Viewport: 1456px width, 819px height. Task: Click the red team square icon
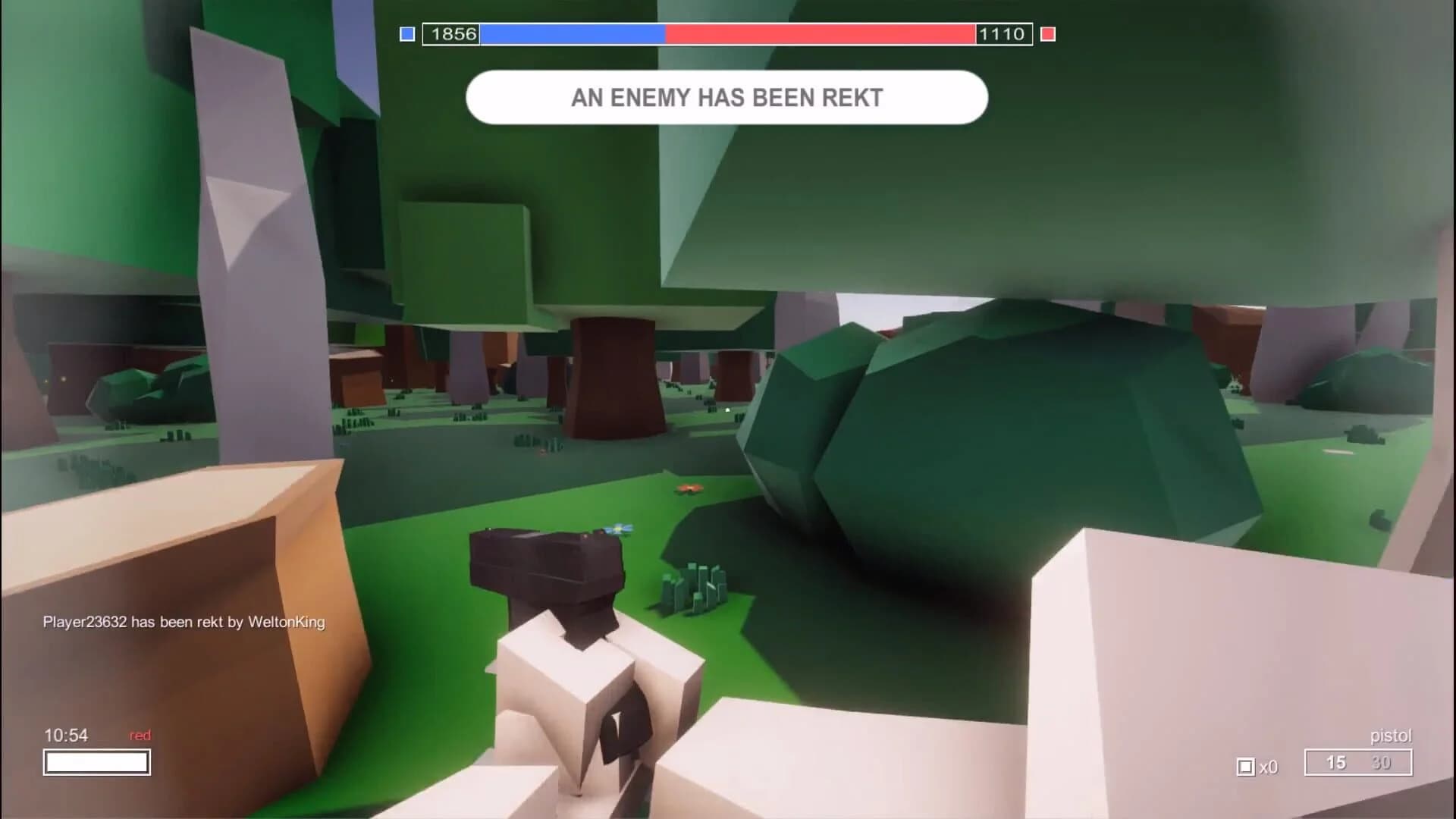(x=1049, y=33)
